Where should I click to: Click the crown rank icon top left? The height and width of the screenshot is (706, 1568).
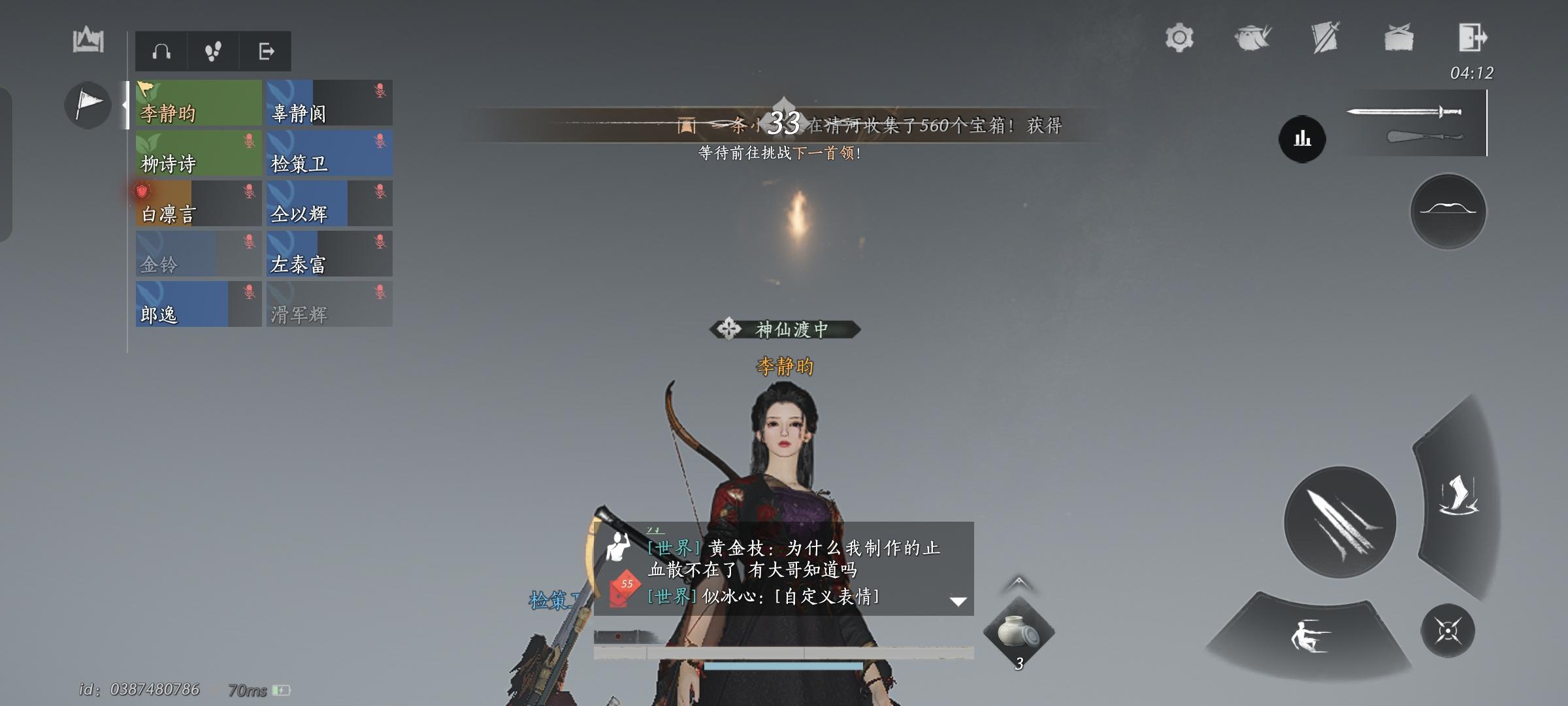coord(89,41)
